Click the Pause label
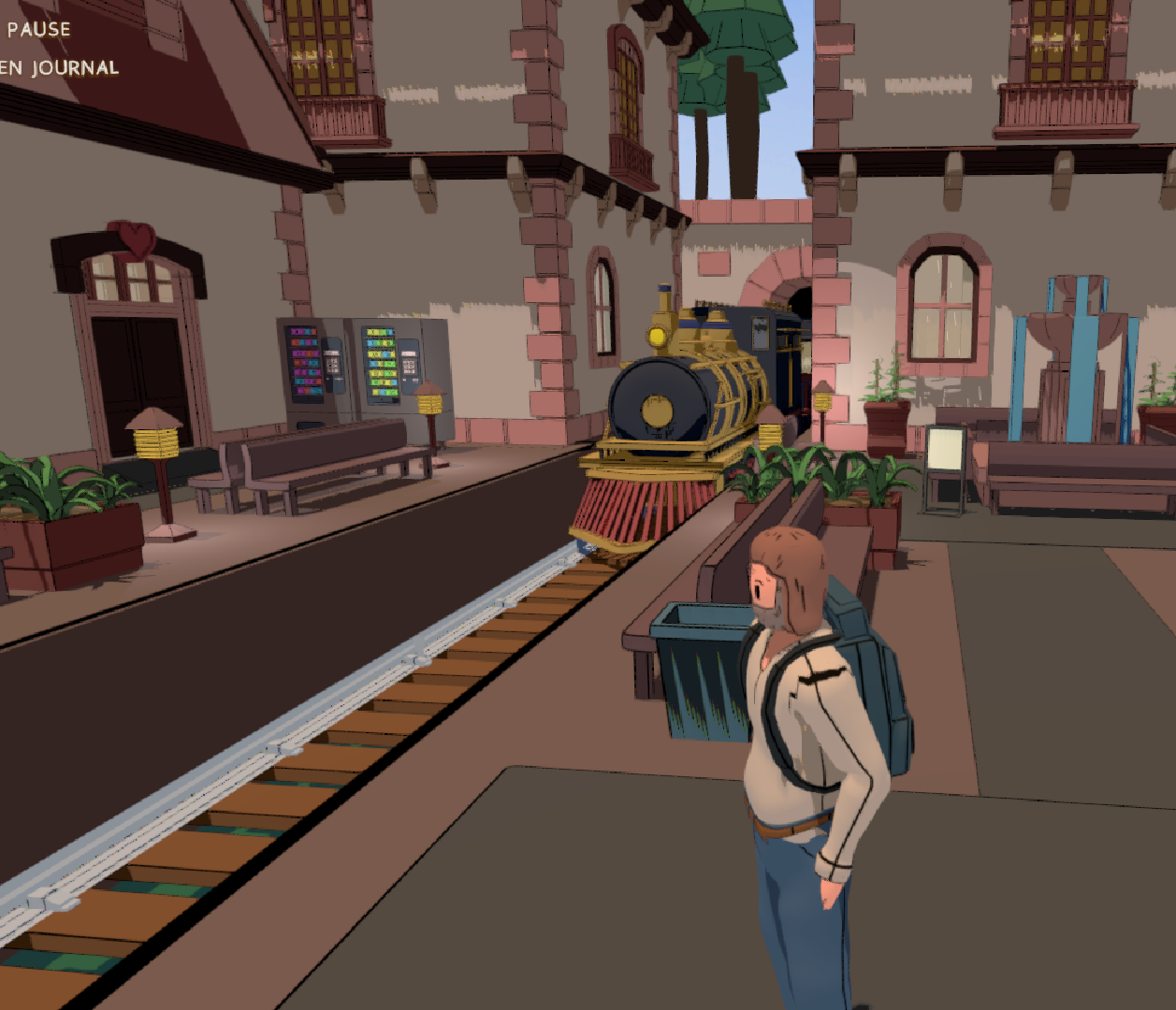This screenshot has width=1176, height=1010. pyautogui.click(x=38, y=29)
